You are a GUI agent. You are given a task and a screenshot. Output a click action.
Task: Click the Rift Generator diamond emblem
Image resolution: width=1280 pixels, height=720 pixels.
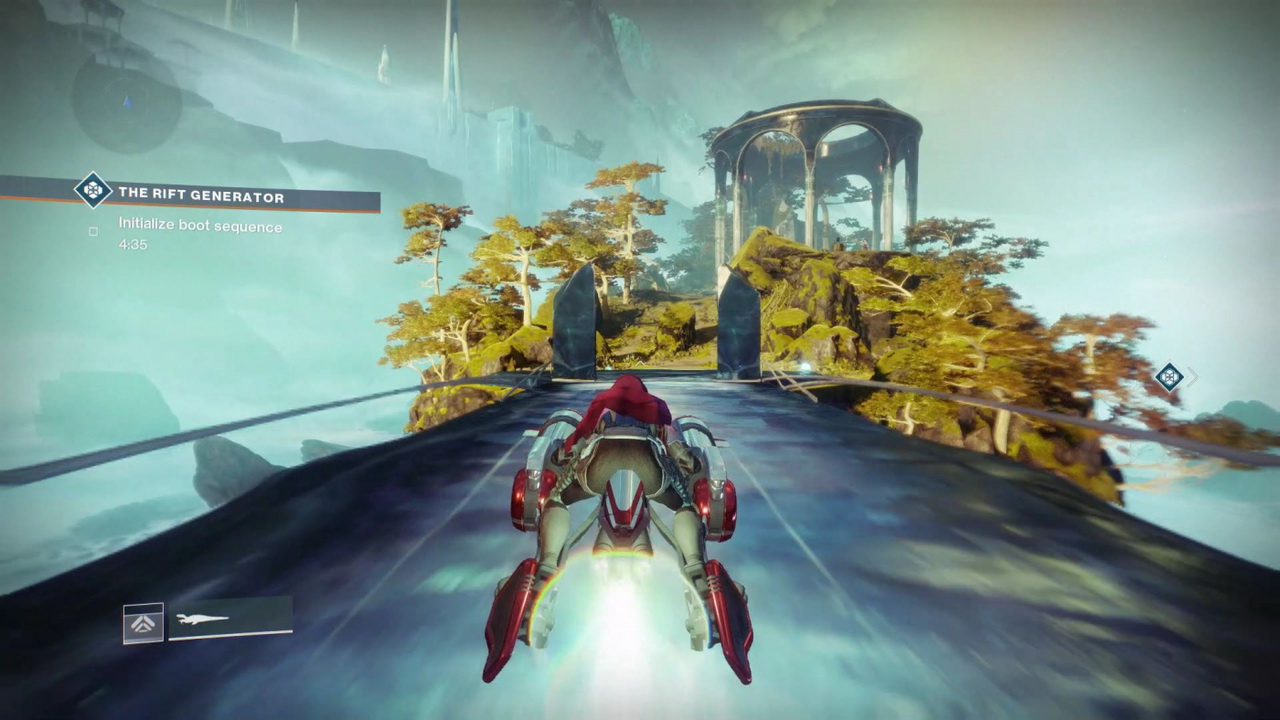tap(93, 190)
